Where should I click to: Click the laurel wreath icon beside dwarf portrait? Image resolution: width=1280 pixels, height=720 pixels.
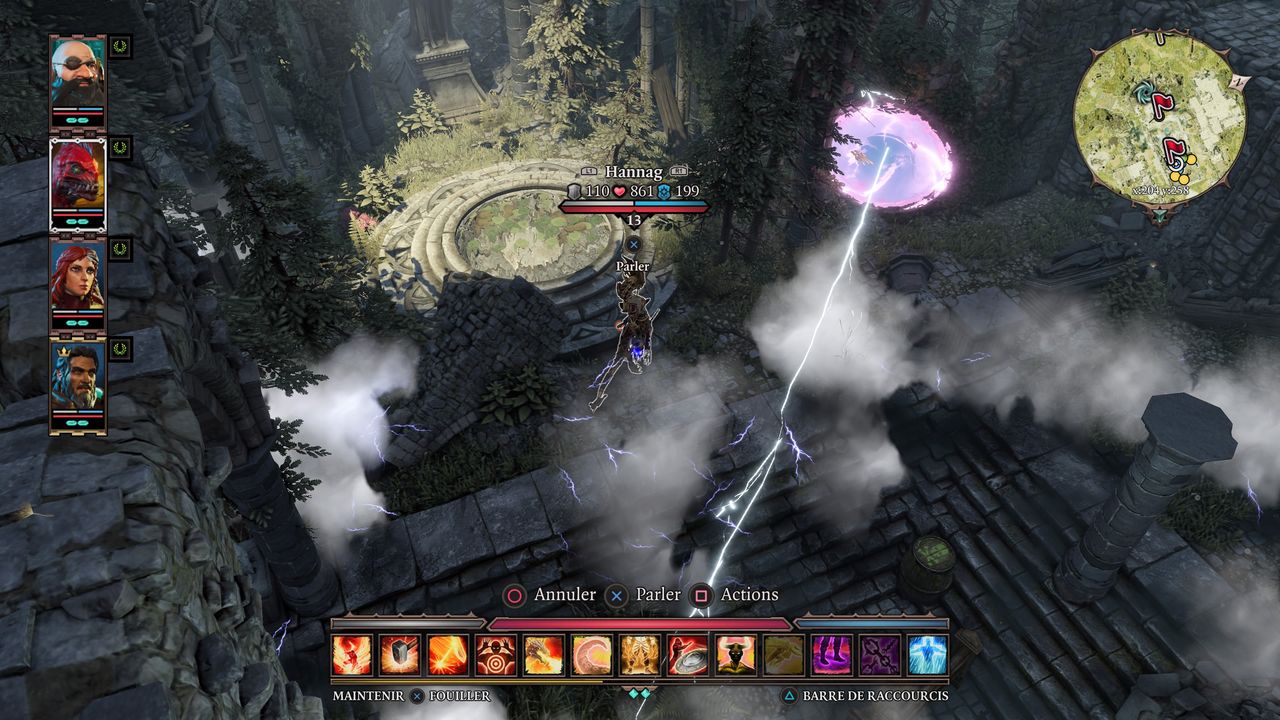click(x=120, y=46)
